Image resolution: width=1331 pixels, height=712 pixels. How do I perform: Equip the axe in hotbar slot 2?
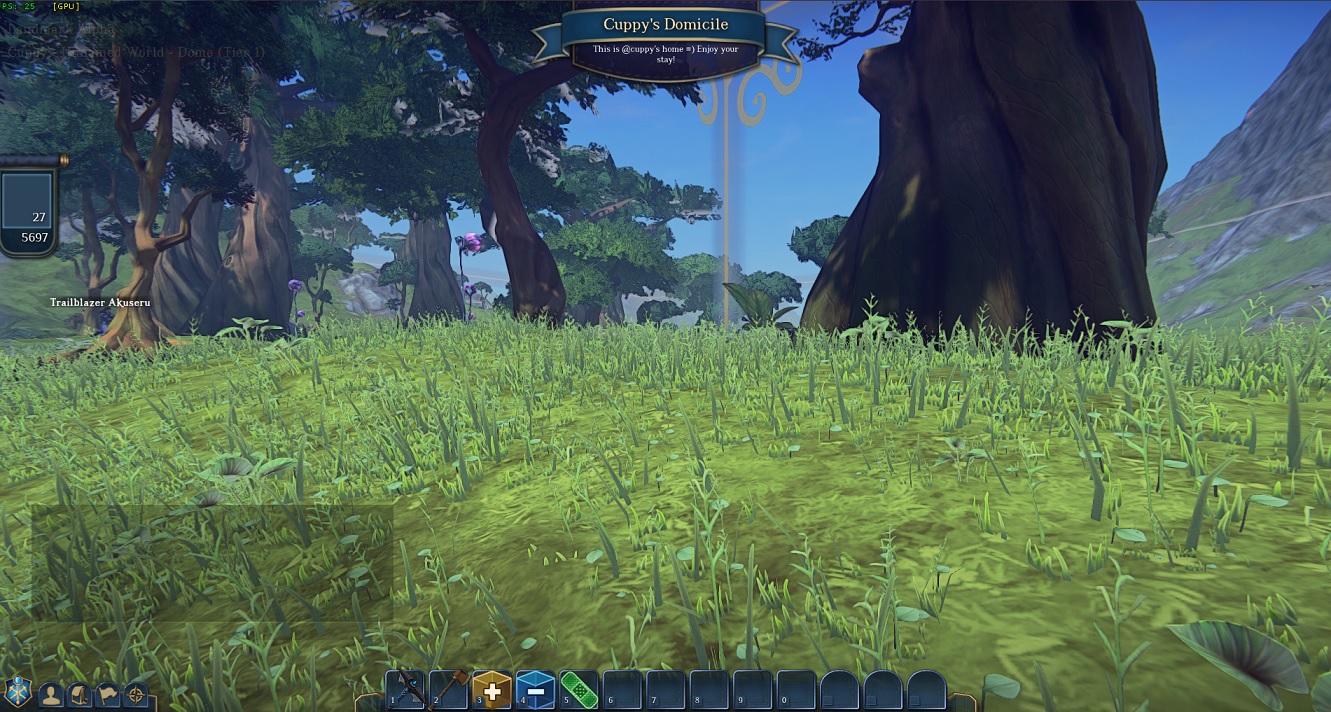449,689
